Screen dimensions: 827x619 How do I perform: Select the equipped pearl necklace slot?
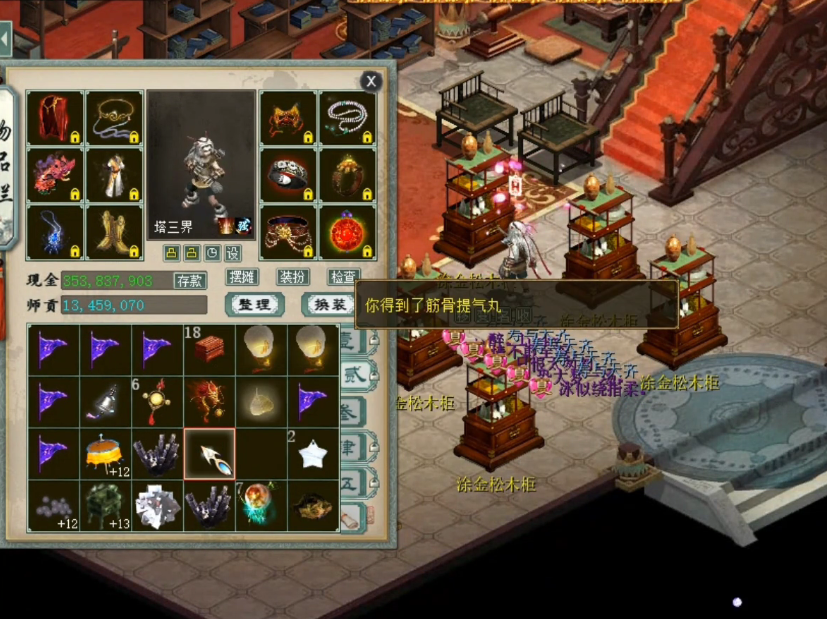point(347,118)
